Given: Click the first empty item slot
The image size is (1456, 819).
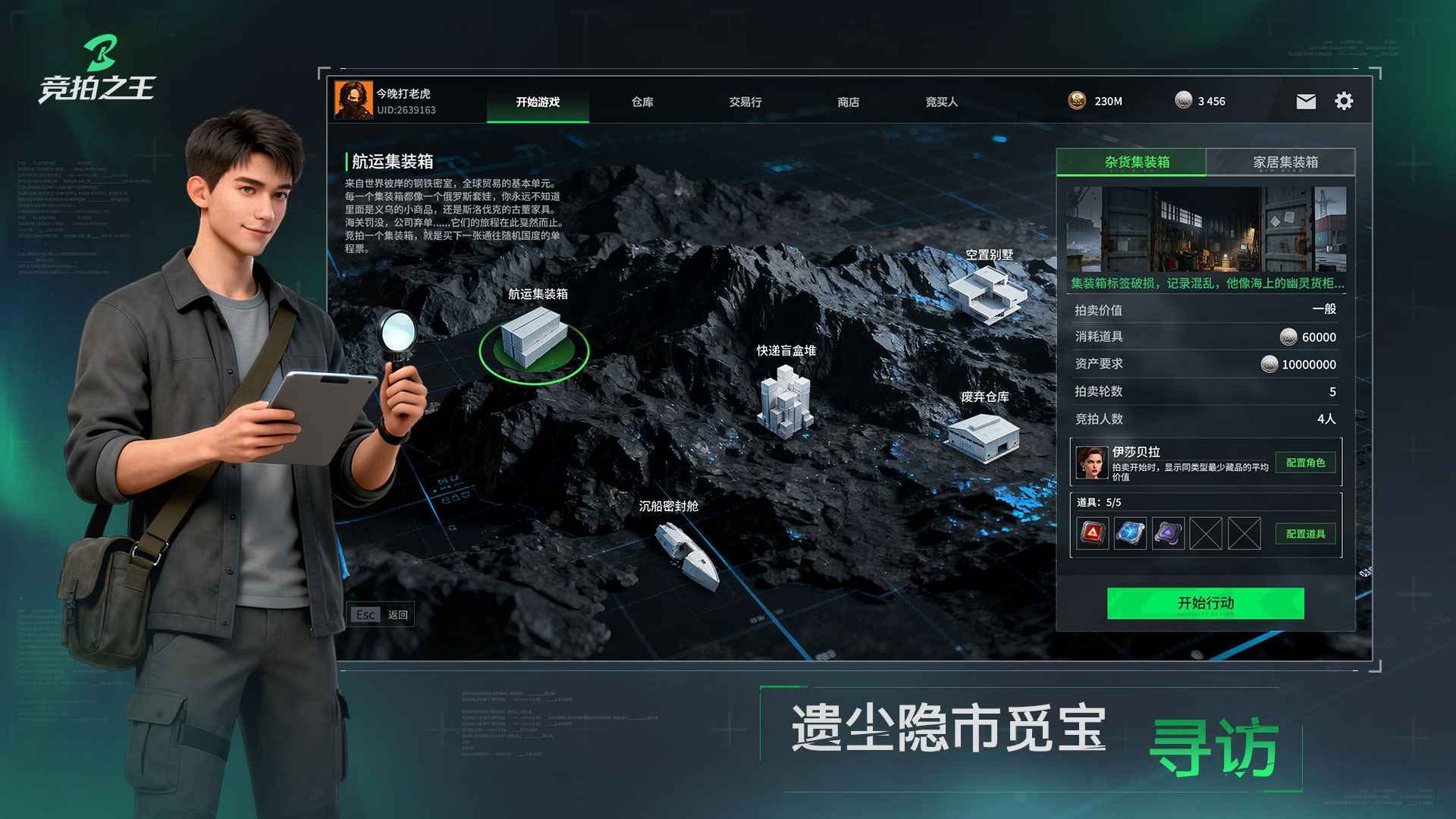Looking at the screenshot, I should 1205,533.
